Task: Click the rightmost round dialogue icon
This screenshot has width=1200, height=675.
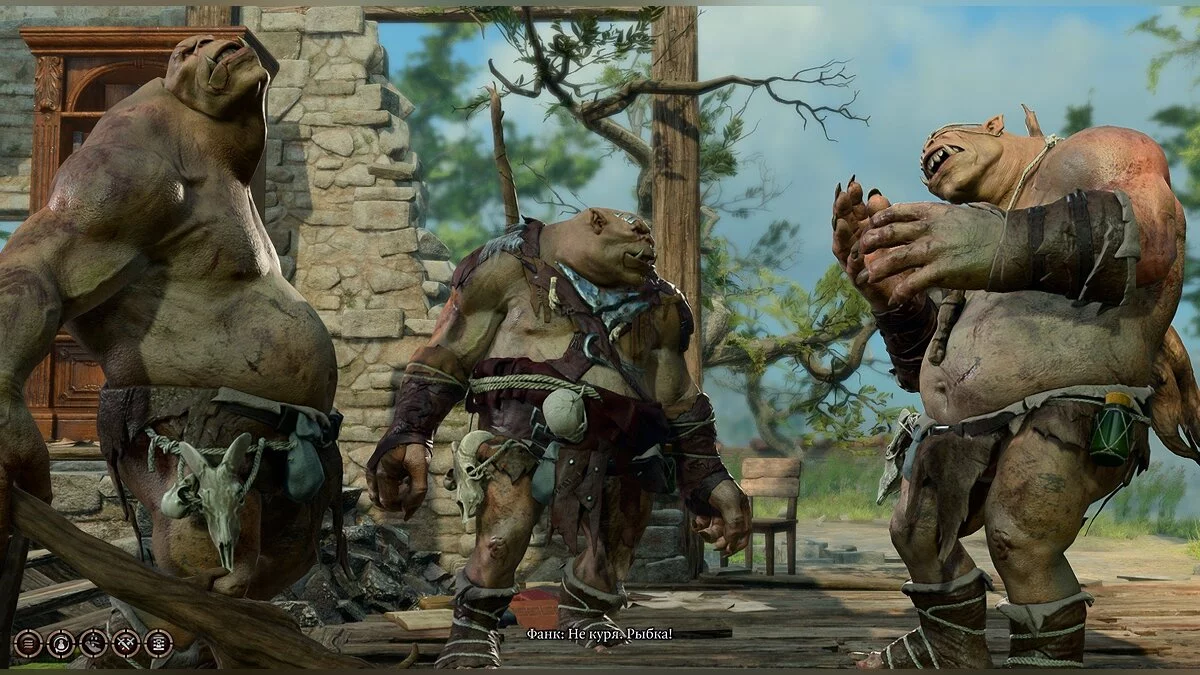Action: click(158, 643)
